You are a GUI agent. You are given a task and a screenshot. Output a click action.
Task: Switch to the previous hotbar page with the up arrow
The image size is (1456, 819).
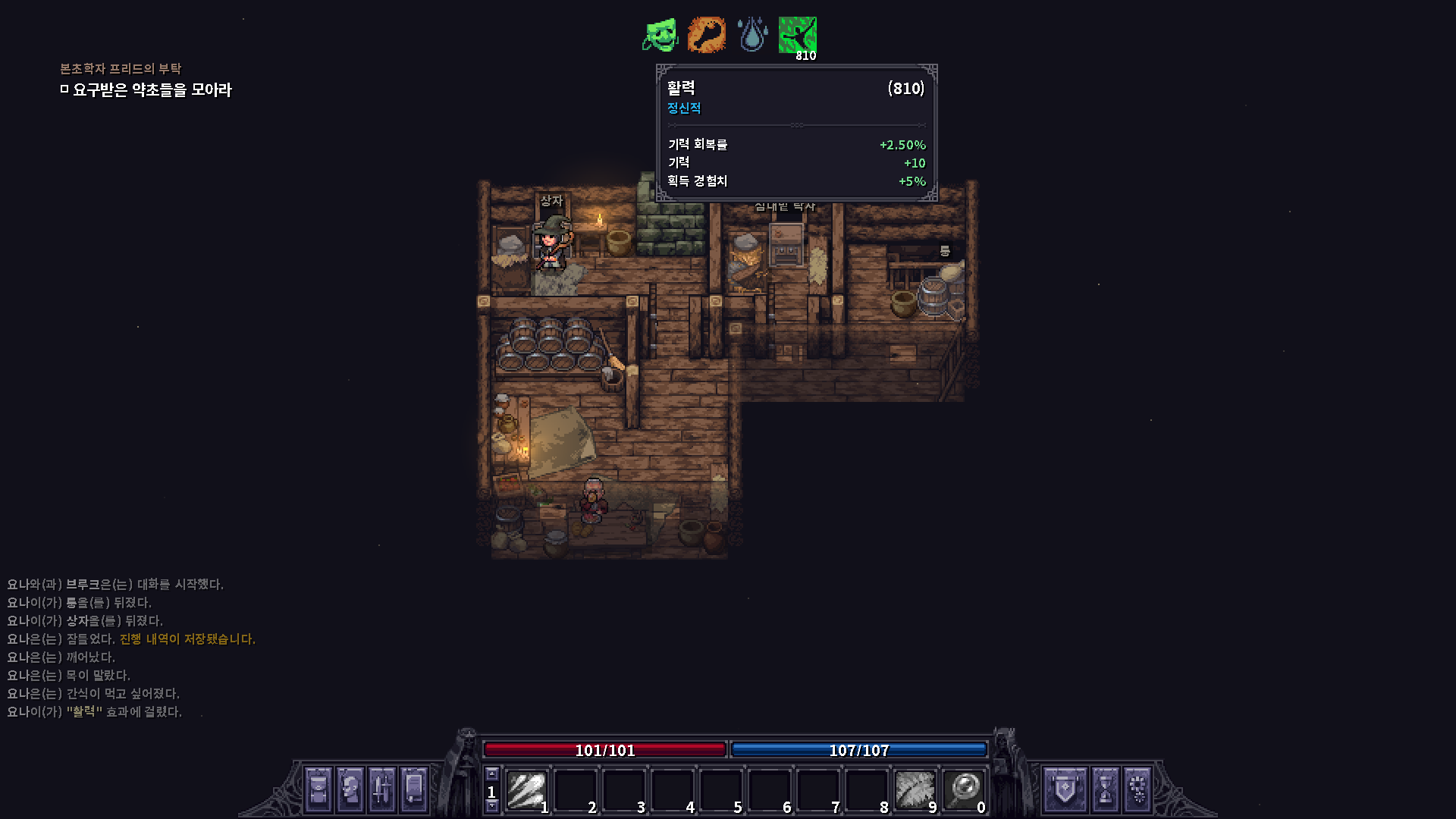[x=491, y=773]
